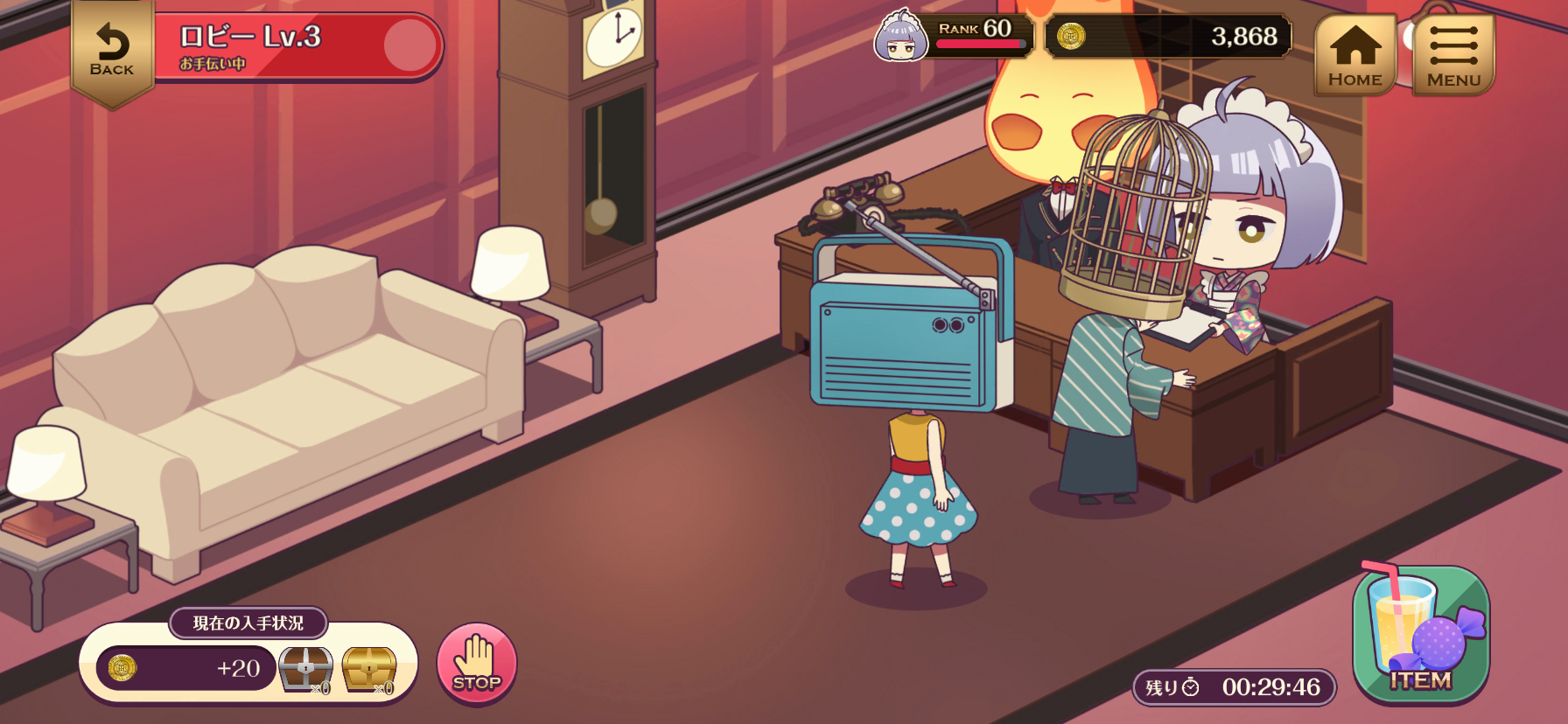Tap the player rank avatar icon

[x=900, y=37]
